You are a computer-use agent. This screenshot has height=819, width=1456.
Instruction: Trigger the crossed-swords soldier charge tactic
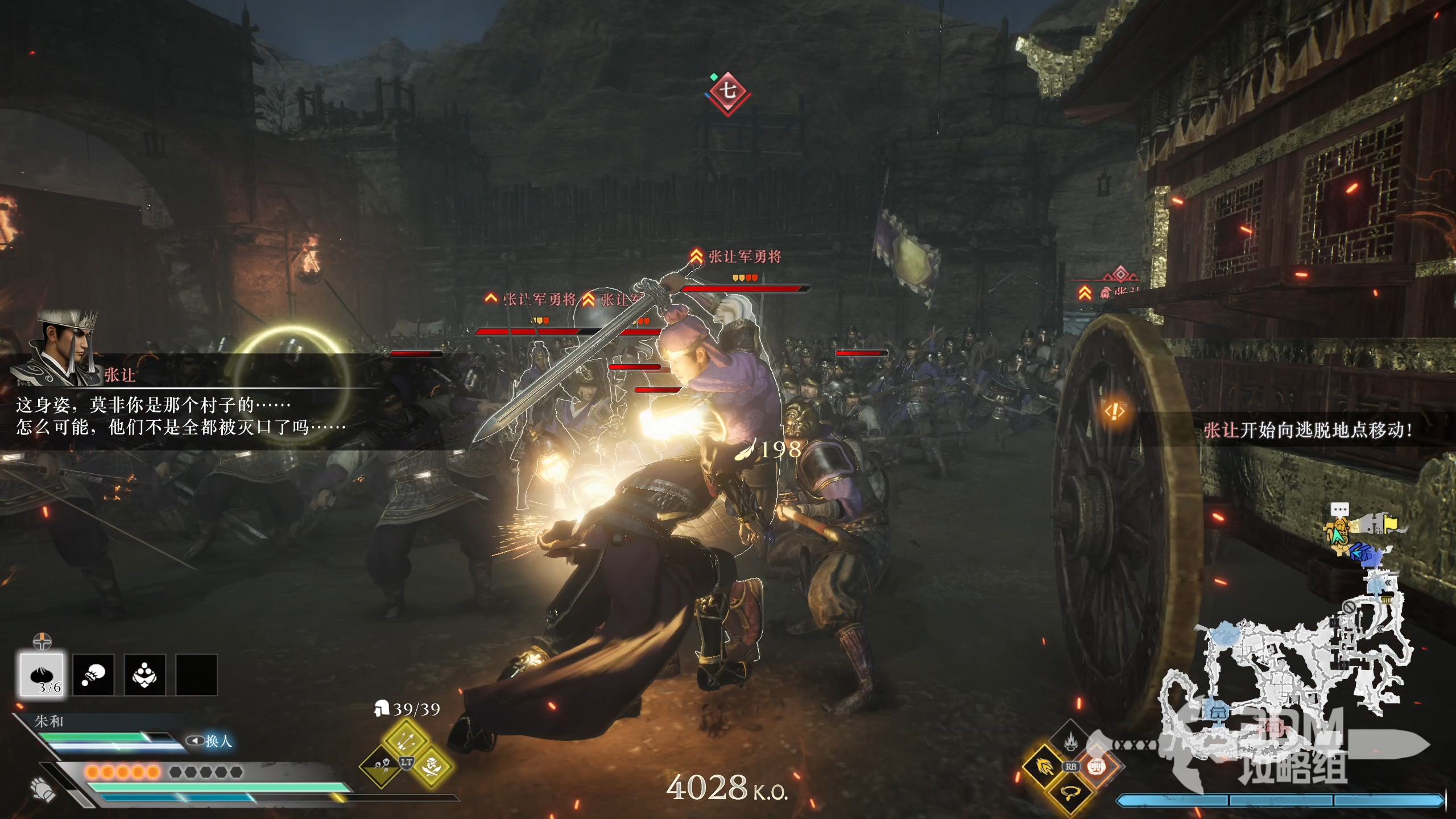[x=432, y=767]
